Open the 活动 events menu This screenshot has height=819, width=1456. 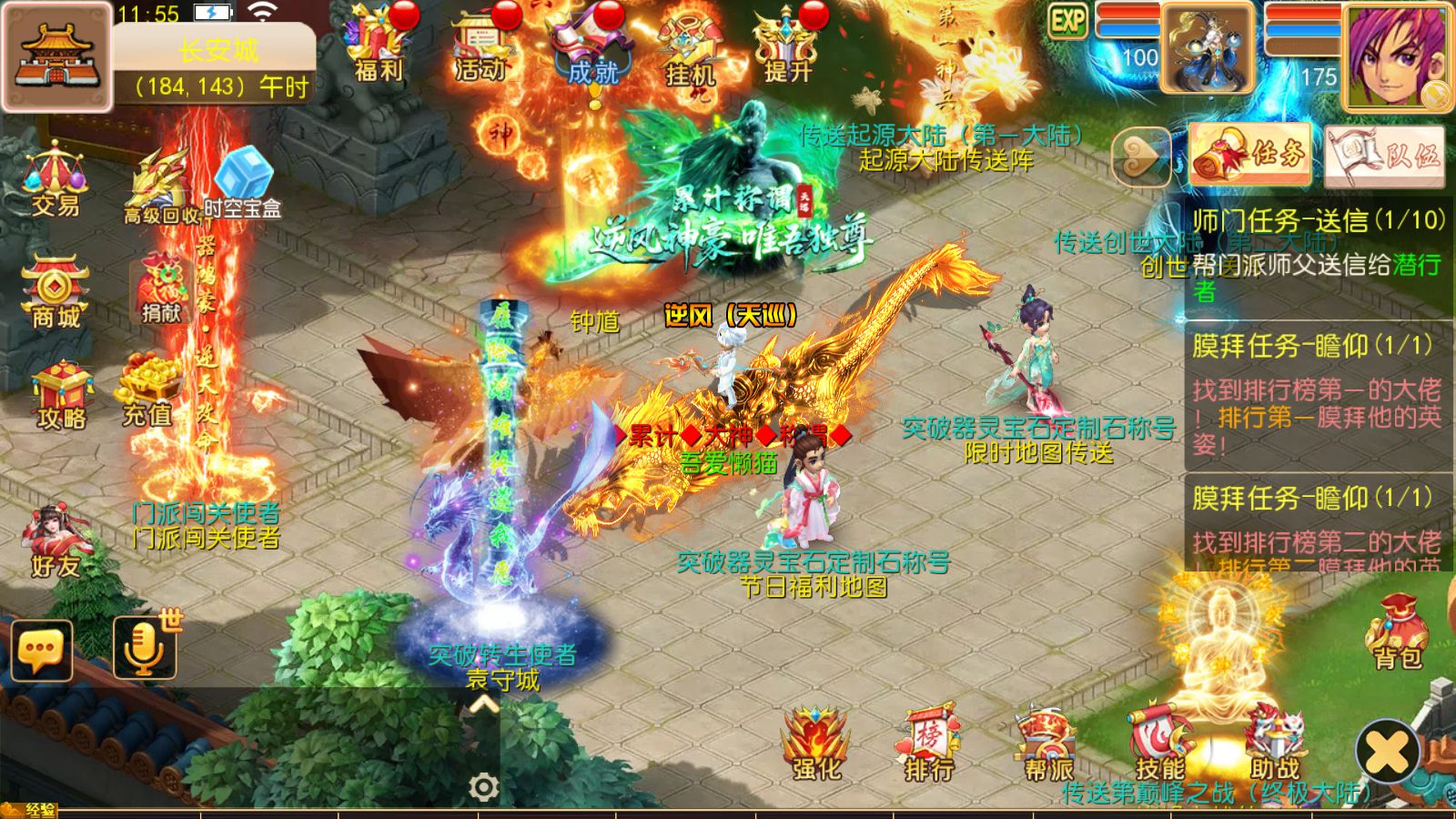point(480,45)
